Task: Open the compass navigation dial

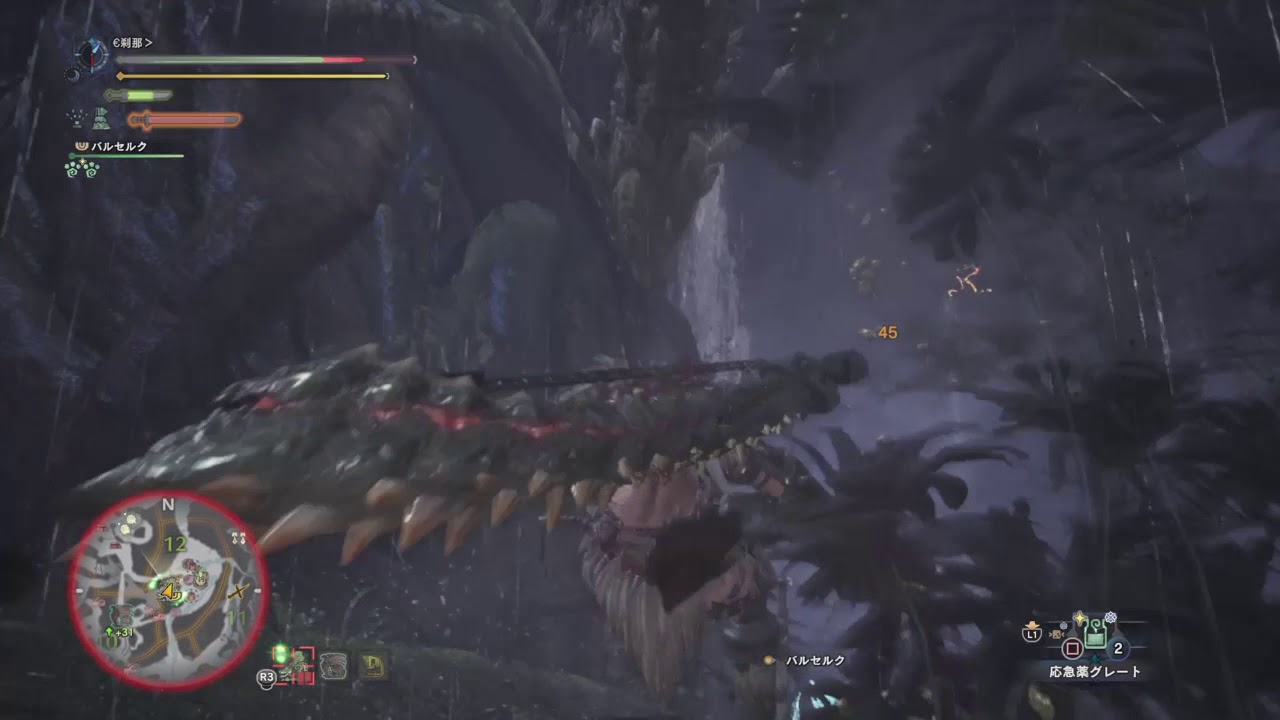Action: point(91,56)
